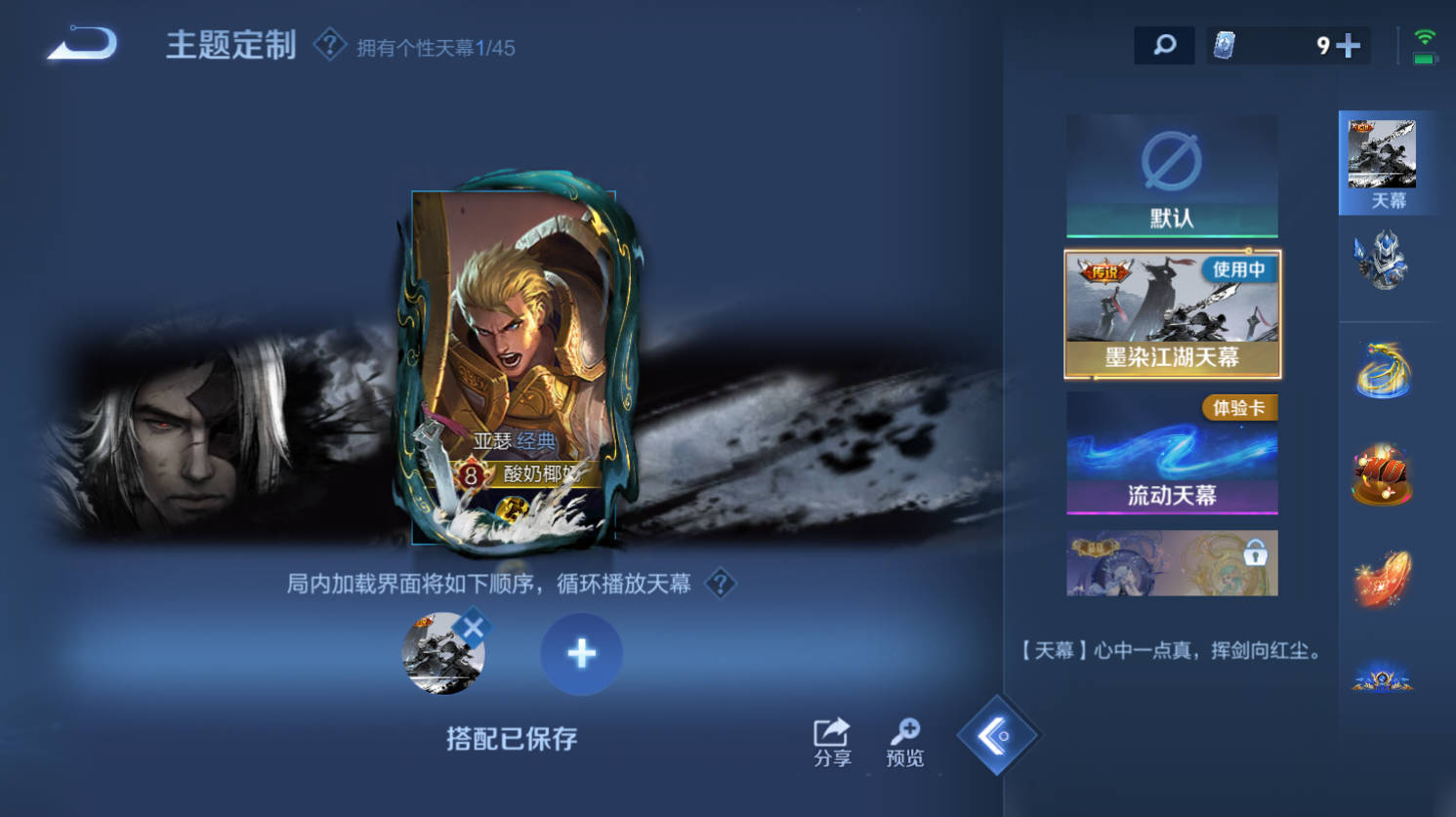Add another backdrop to the rotation
This screenshot has height=817, width=1456.
pos(581,653)
